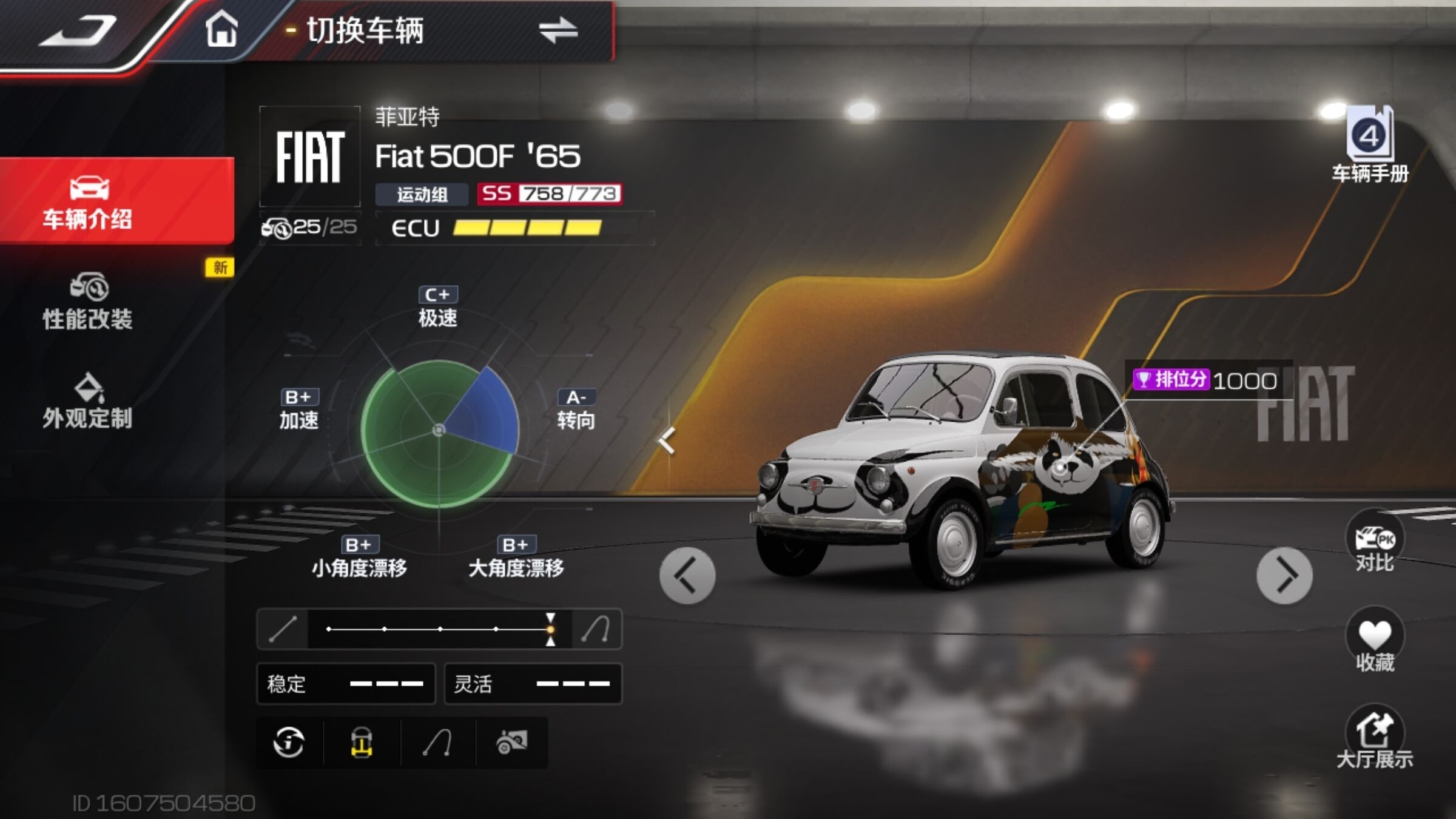Viewport: 1456px width, 819px height.
Task: Select the 灵活 agile tuning option
Action: (x=533, y=684)
